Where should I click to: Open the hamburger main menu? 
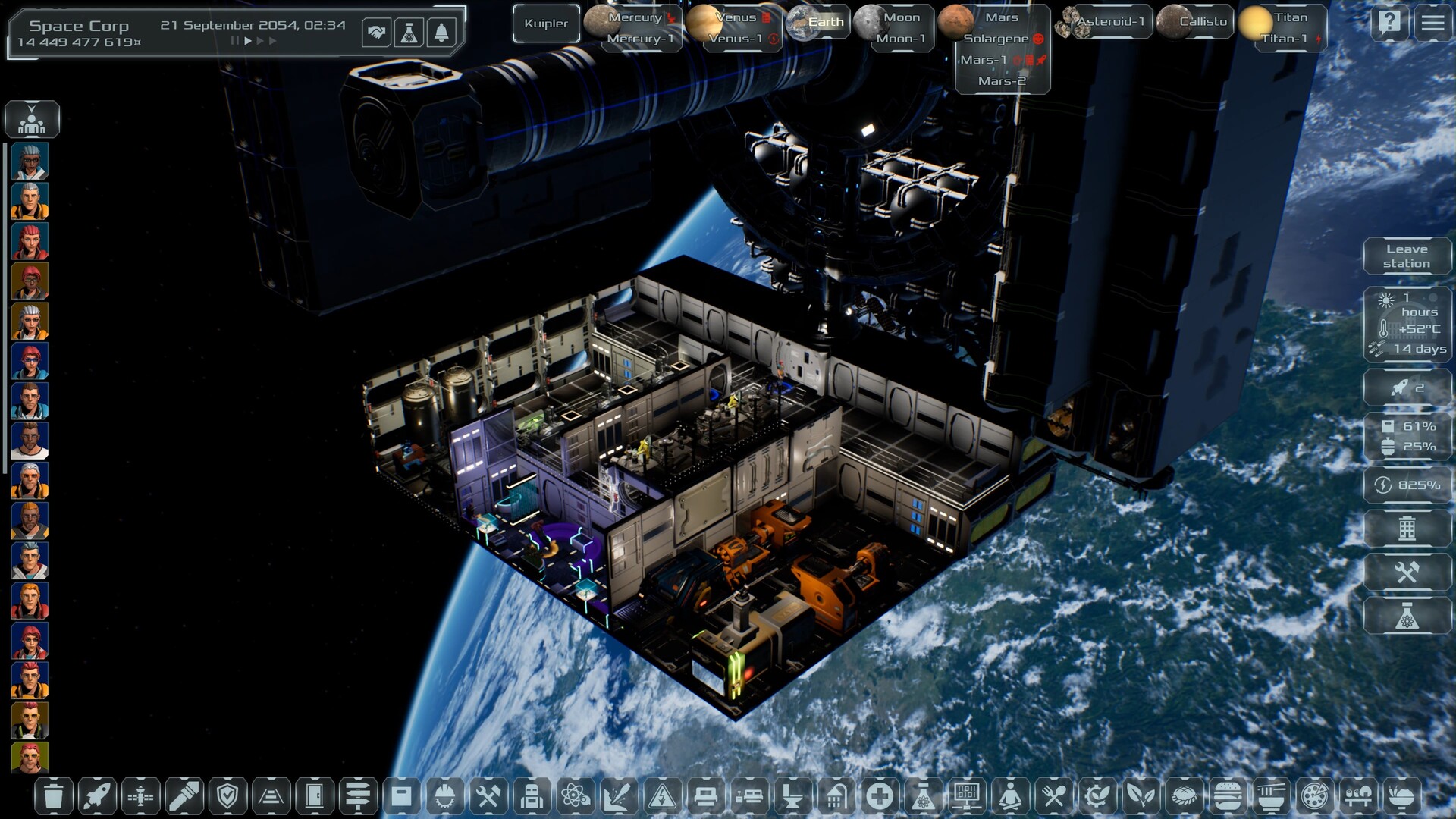1432,23
